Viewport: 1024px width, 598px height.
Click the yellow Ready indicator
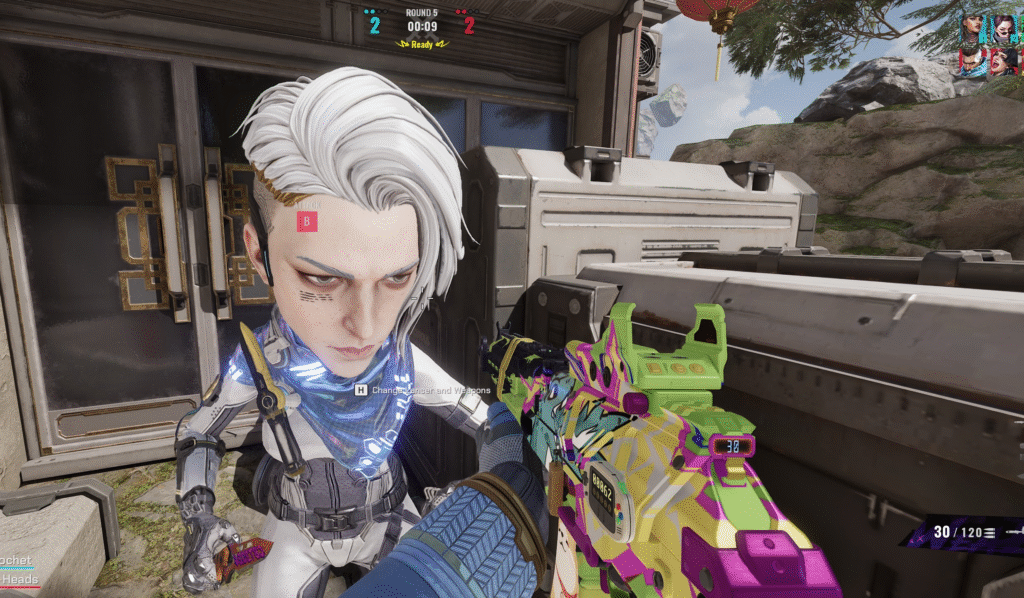pyautogui.click(x=422, y=44)
